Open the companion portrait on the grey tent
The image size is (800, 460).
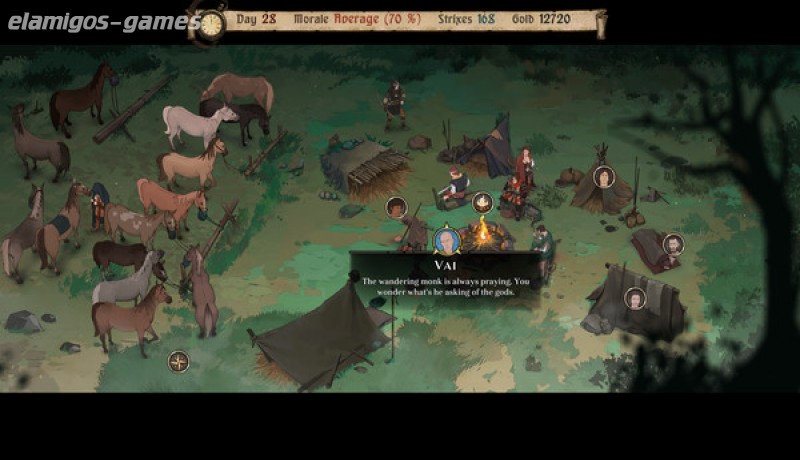pos(635,298)
